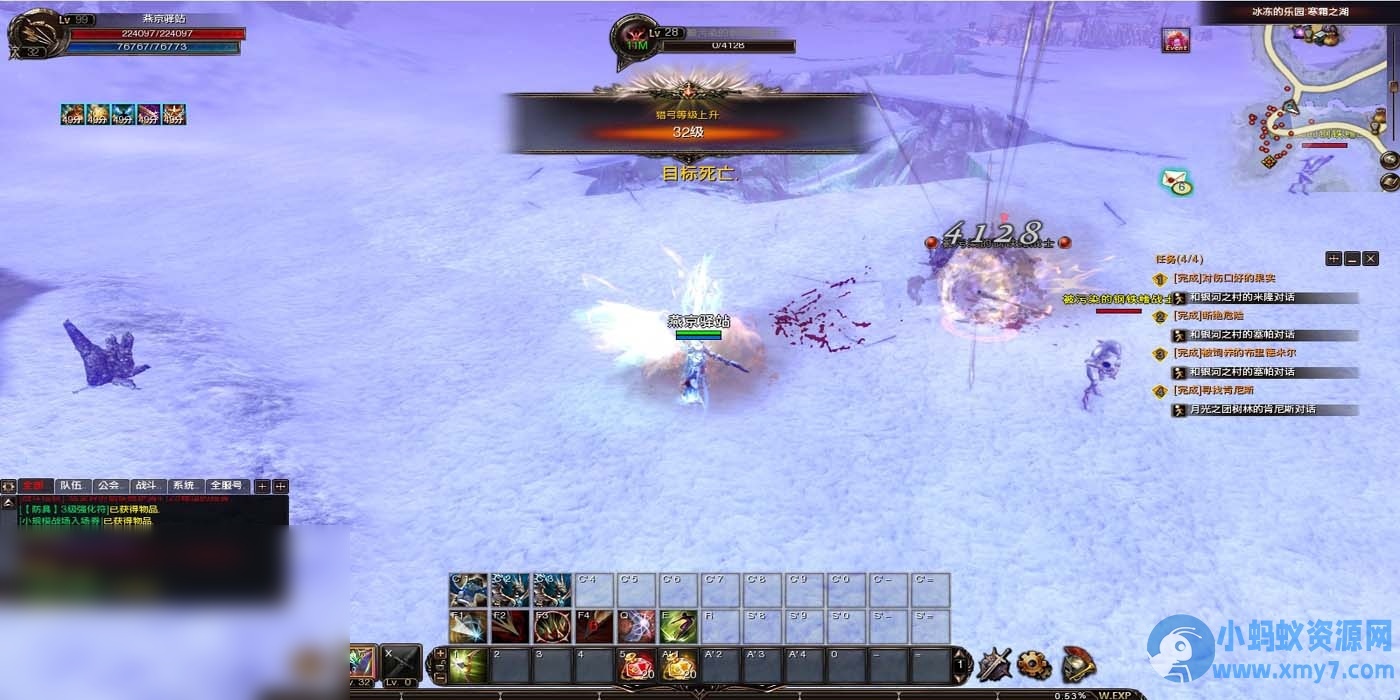
Task: Use the red potion in slot 5
Action: (635, 666)
